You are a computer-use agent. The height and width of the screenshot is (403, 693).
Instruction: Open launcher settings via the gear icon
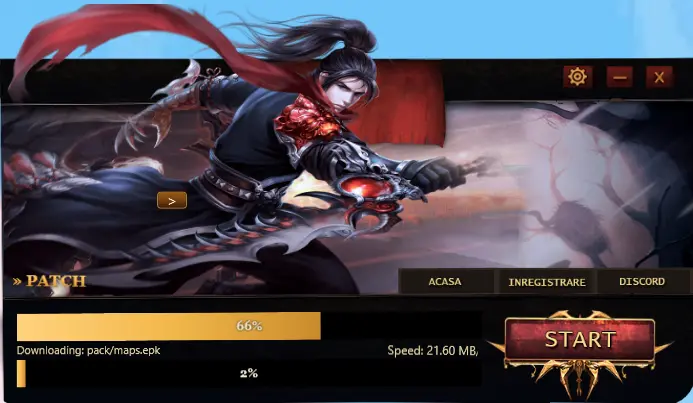(x=576, y=76)
